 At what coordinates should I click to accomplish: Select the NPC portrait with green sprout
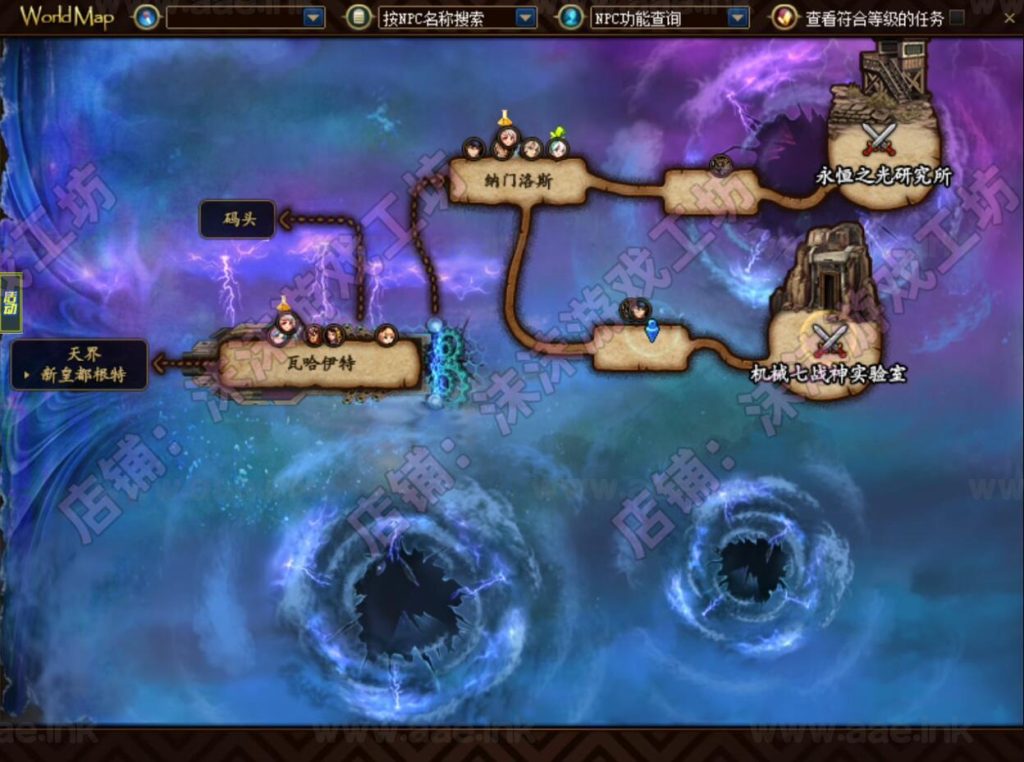point(558,147)
